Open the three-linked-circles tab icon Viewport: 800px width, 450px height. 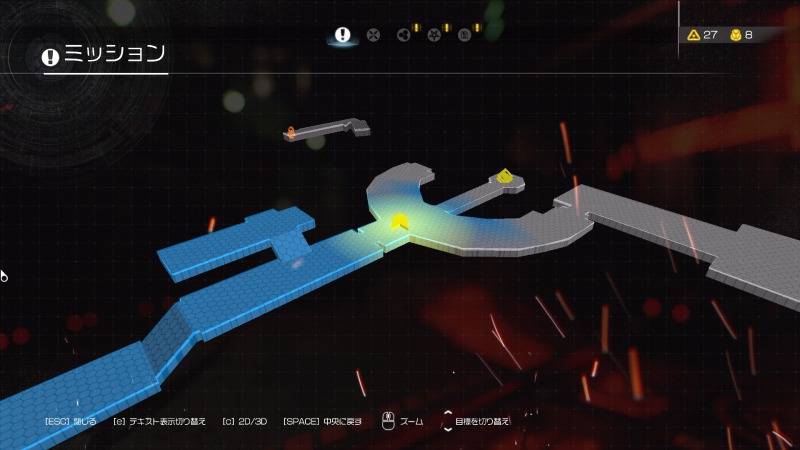point(403,36)
